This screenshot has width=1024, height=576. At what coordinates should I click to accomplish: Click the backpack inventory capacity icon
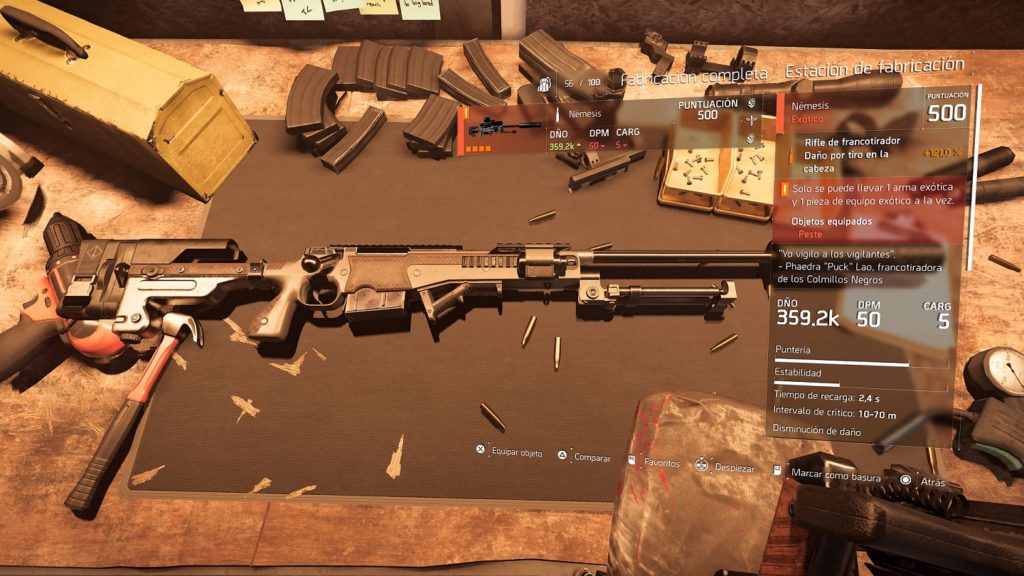(544, 84)
